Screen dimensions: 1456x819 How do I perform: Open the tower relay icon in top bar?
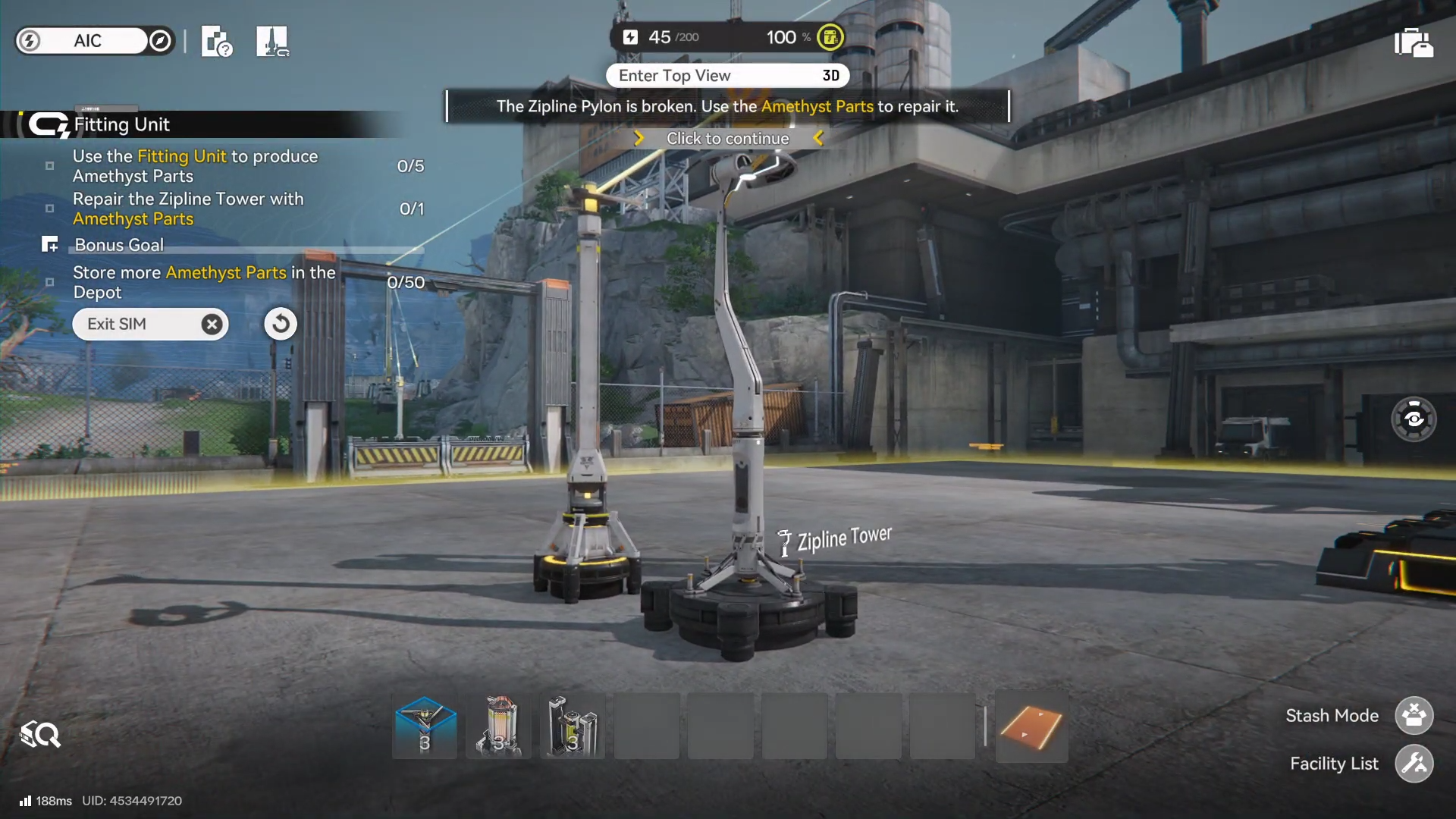(x=272, y=42)
